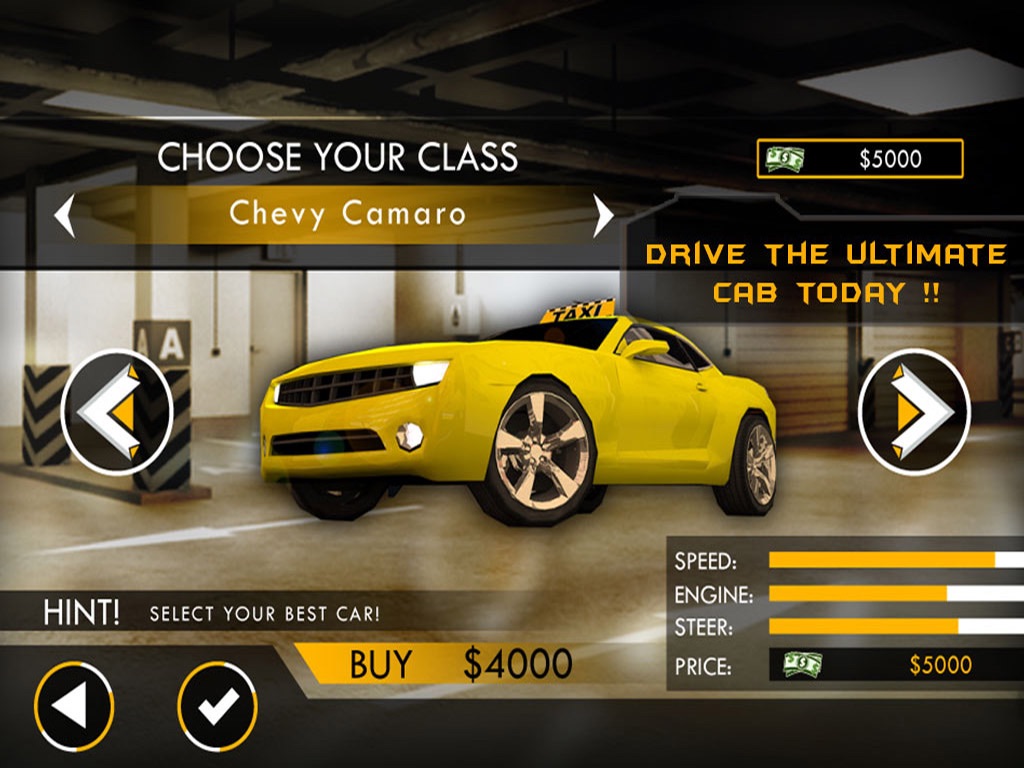Confirm car selection with the checkmark button
Image resolution: width=1024 pixels, height=768 pixels.
(x=217, y=707)
